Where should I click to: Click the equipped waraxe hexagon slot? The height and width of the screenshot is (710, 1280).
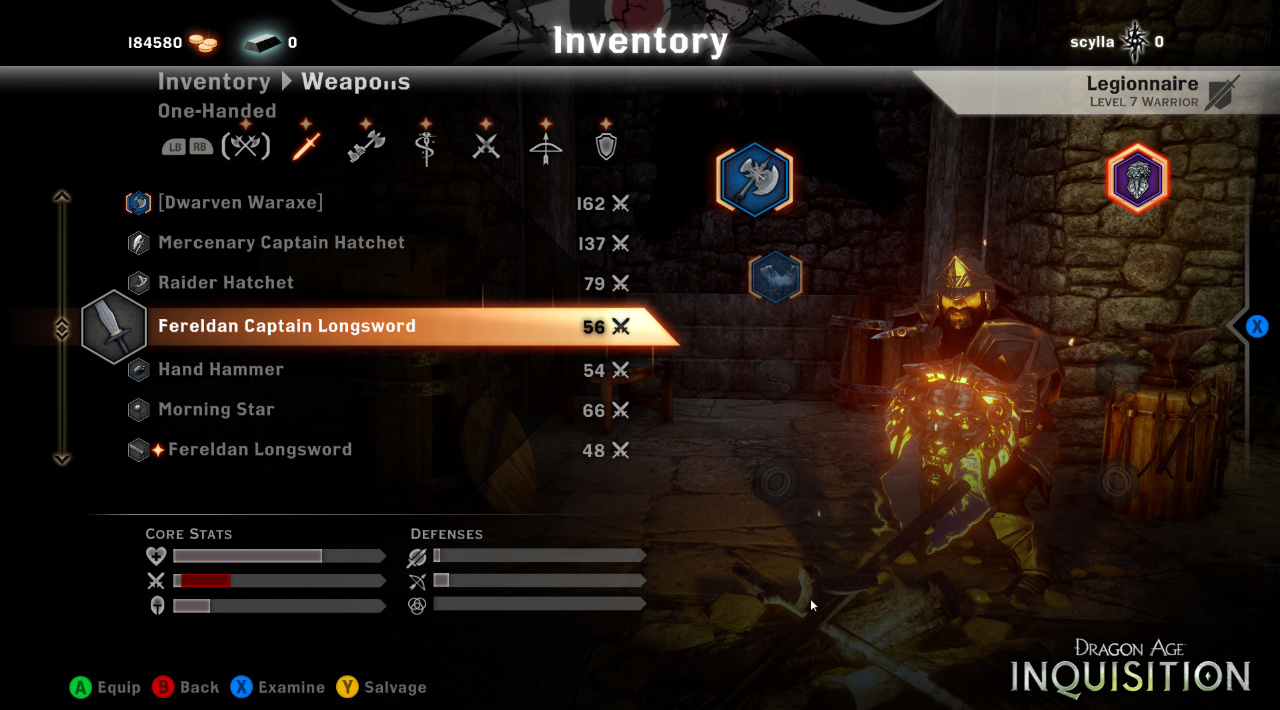(755, 181)
